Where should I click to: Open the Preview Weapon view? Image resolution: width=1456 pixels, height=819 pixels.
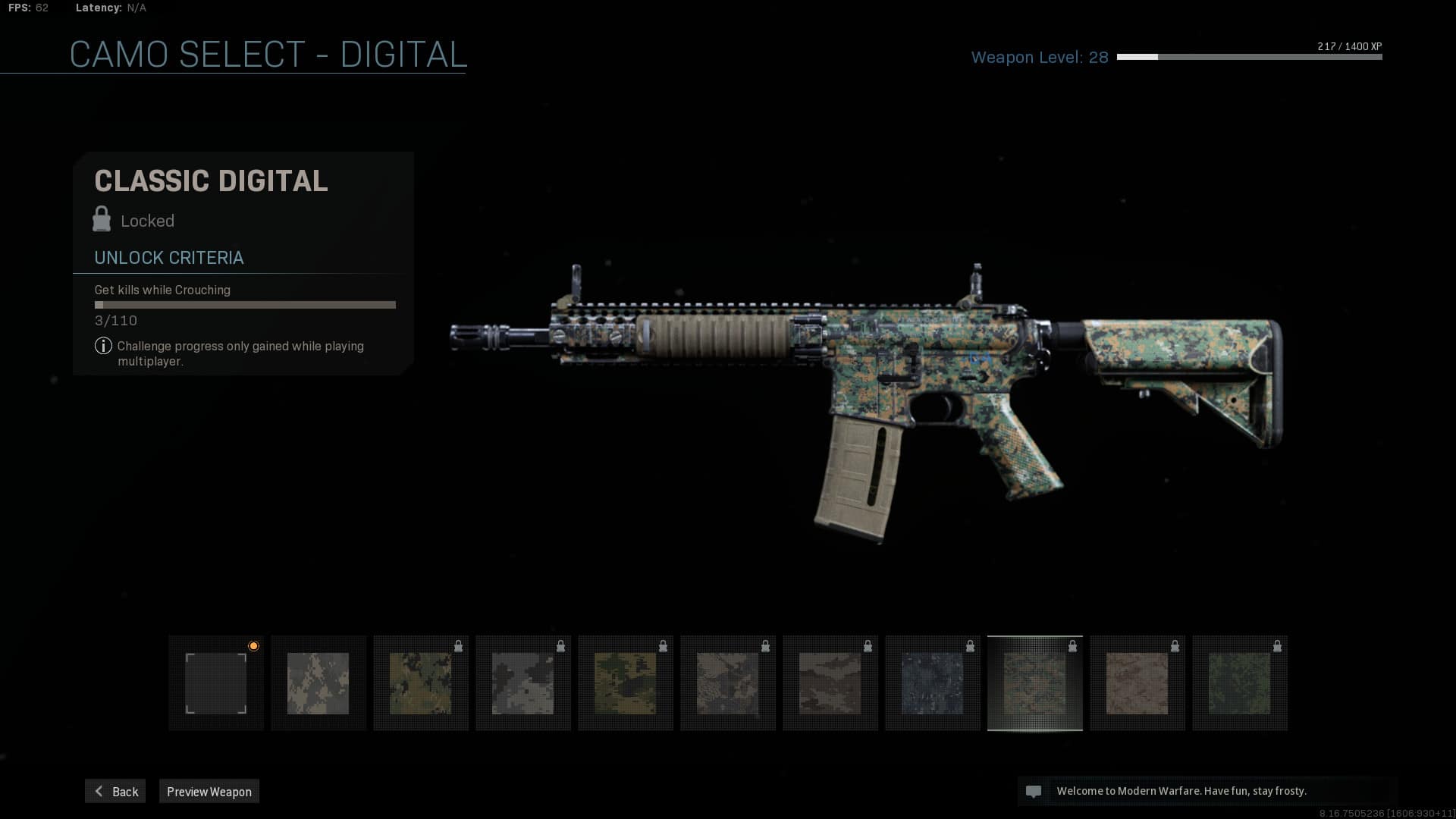(209, 791)
